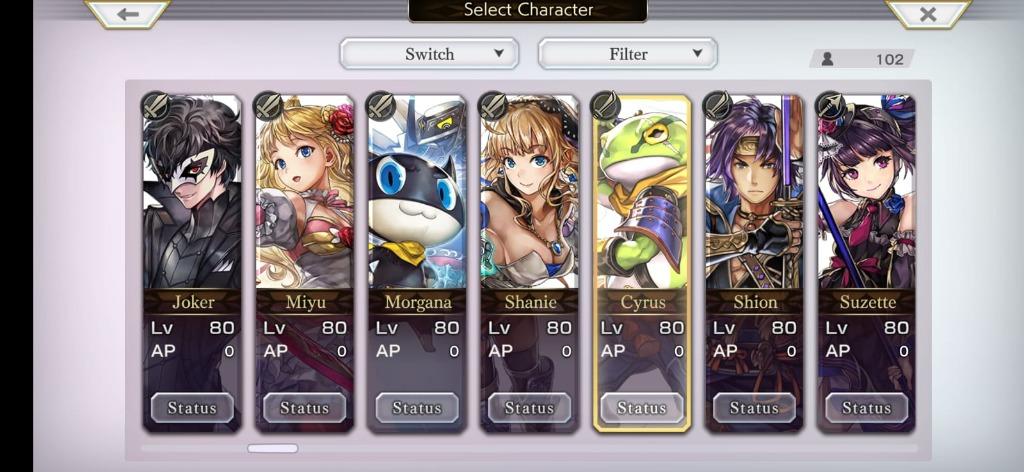The height and width of the screenshot is (472, 1024).
Task: Show Morgana's Status
Action: point(417,408)
